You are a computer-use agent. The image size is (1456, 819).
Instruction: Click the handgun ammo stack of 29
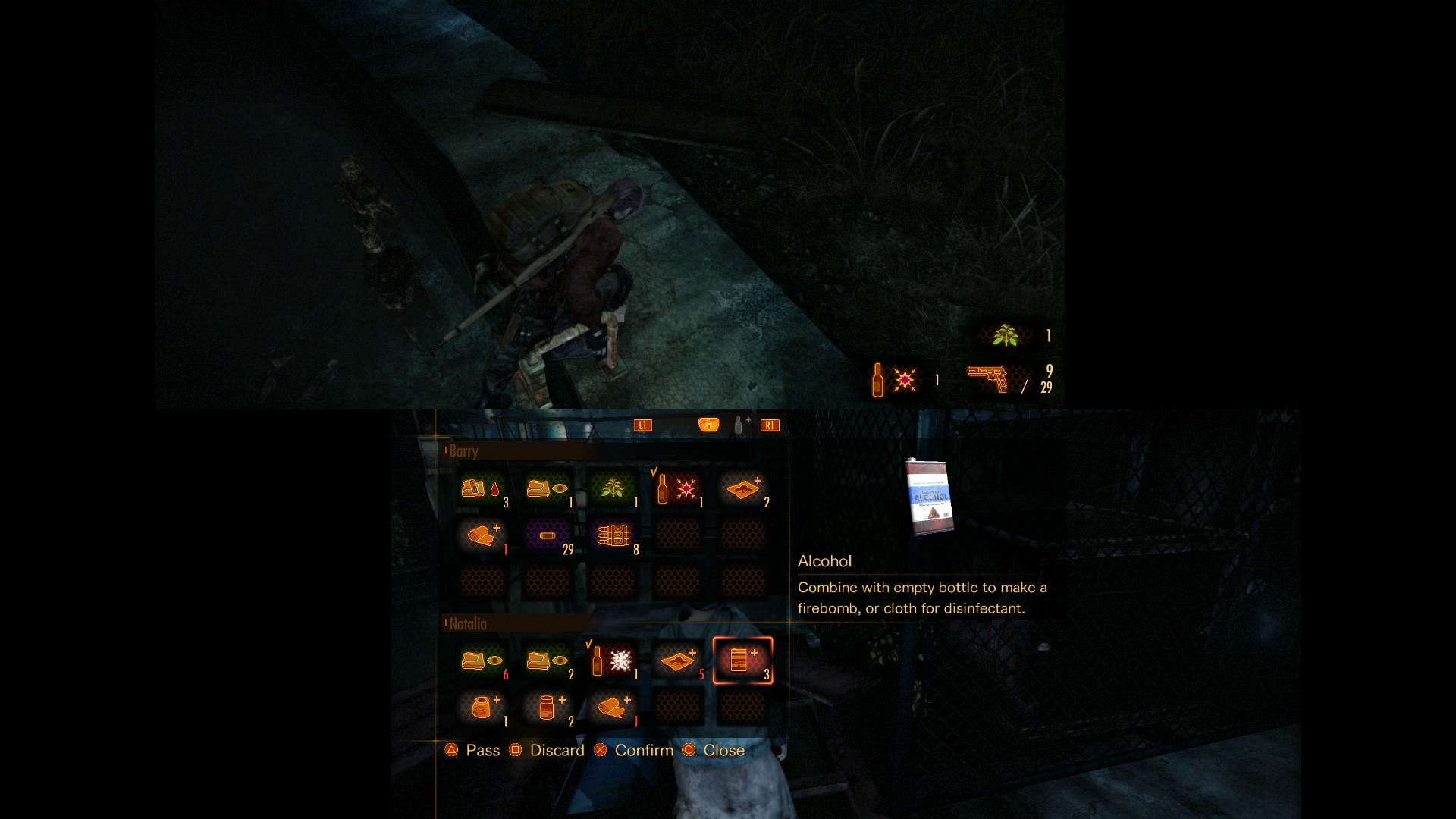pos(548,536)
